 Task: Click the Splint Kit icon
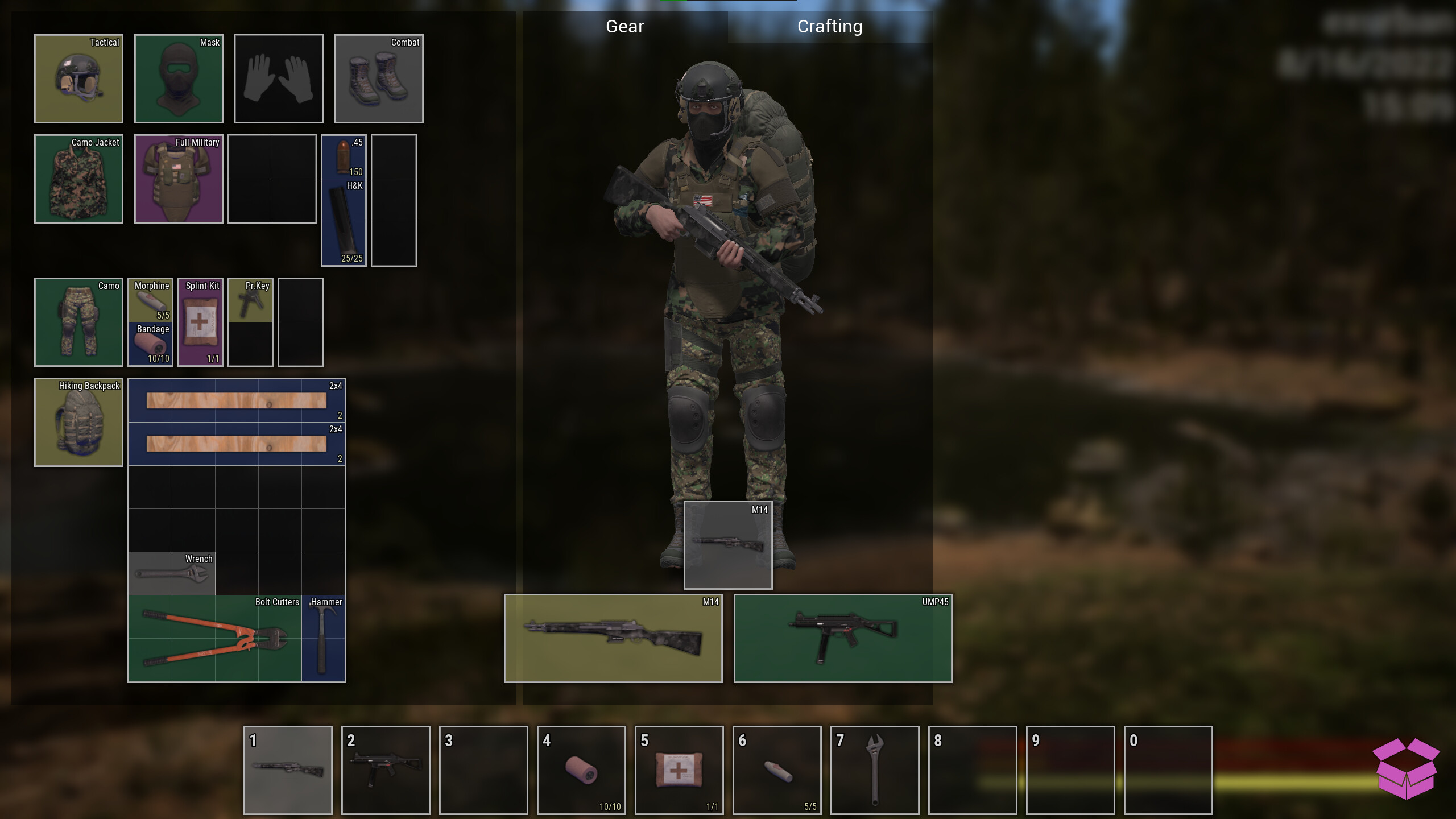click(x=200, y=322)
